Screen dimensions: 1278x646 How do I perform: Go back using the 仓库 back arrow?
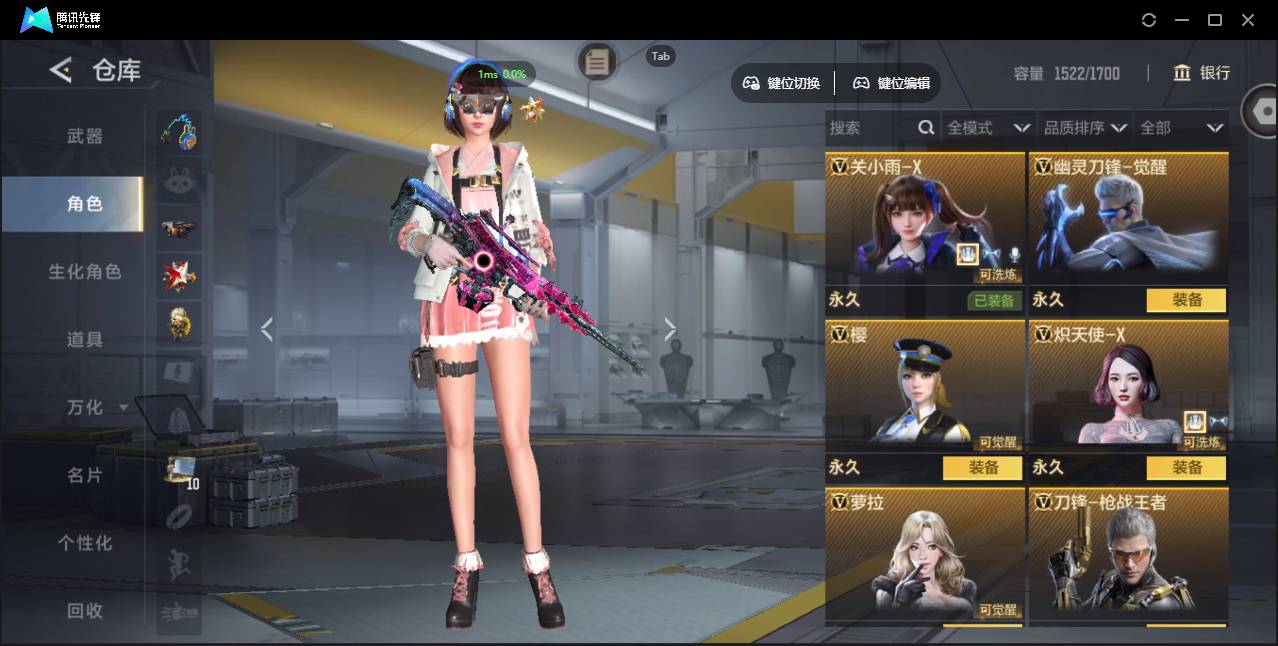point(61,70)
